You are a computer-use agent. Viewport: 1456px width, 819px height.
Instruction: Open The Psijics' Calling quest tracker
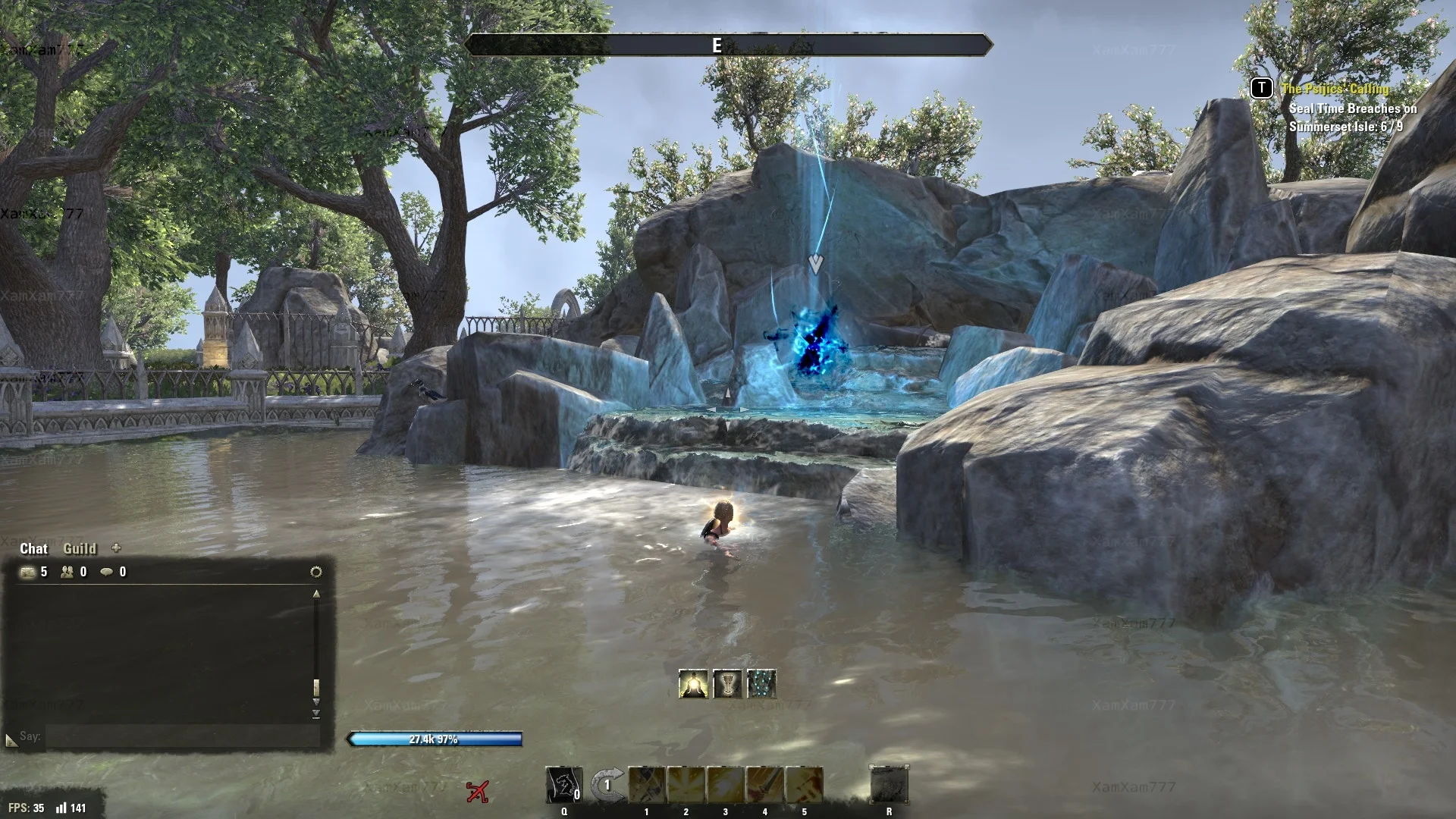(x=1335, y=89)
